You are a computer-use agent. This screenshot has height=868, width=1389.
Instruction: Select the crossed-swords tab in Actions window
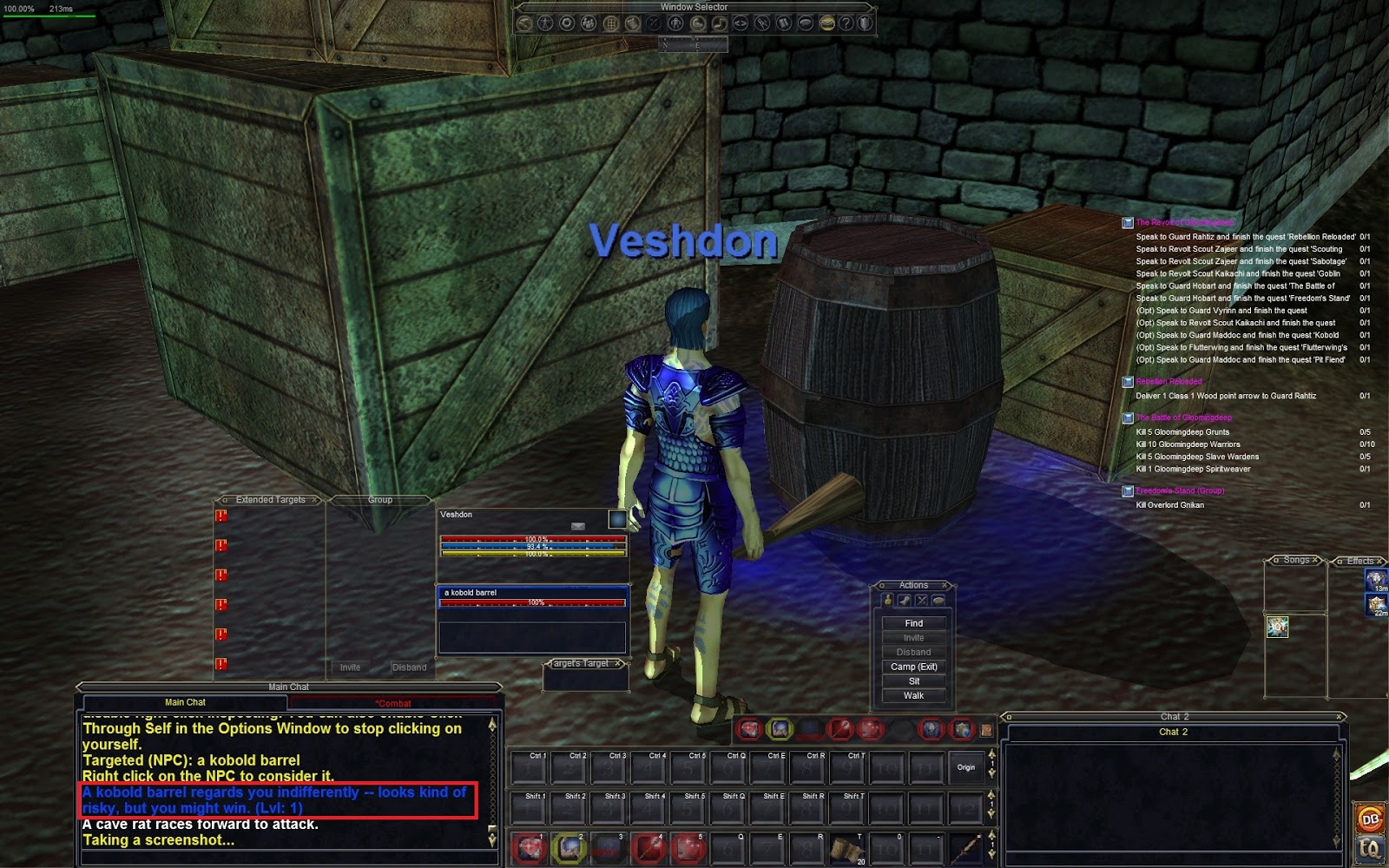click(921, 600)
